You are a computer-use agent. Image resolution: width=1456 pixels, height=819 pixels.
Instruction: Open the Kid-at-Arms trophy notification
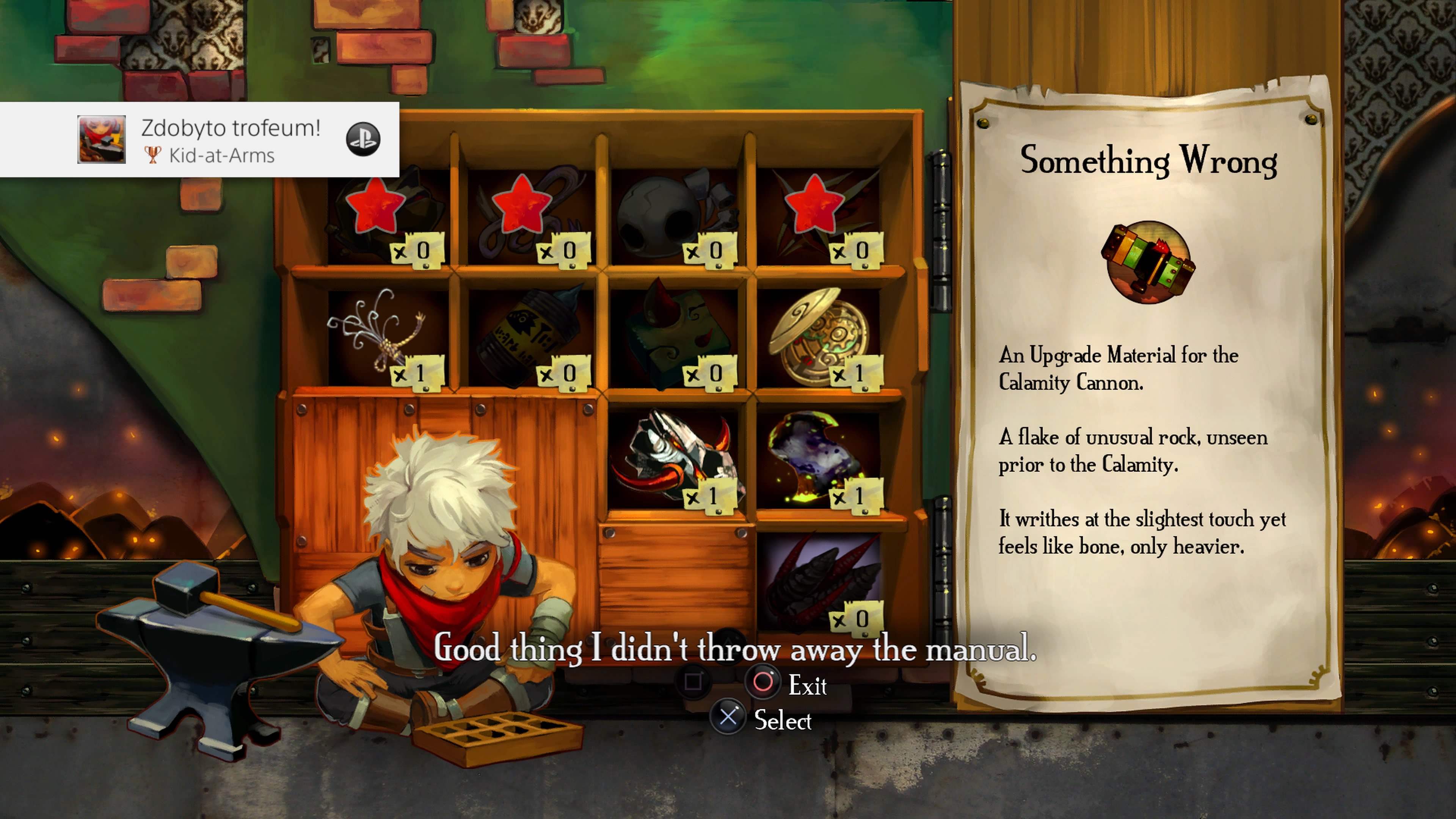(199, 140)
